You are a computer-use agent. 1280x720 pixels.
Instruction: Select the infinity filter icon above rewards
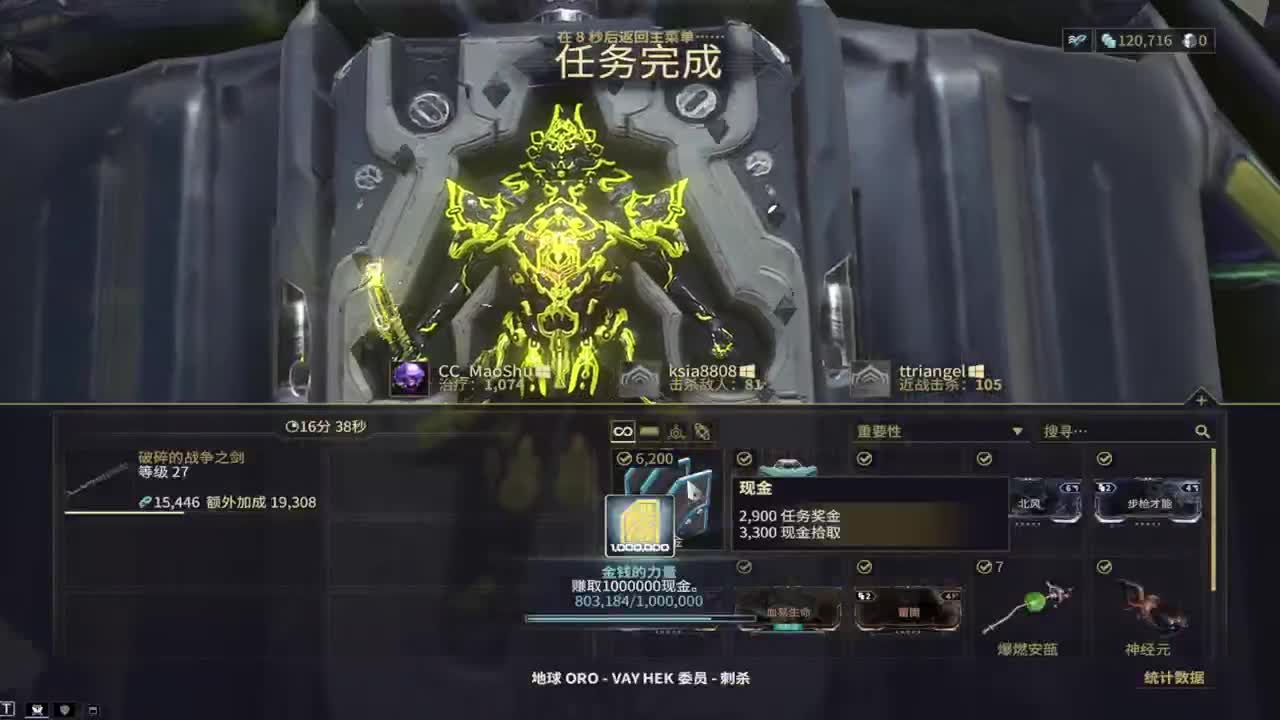623,431
